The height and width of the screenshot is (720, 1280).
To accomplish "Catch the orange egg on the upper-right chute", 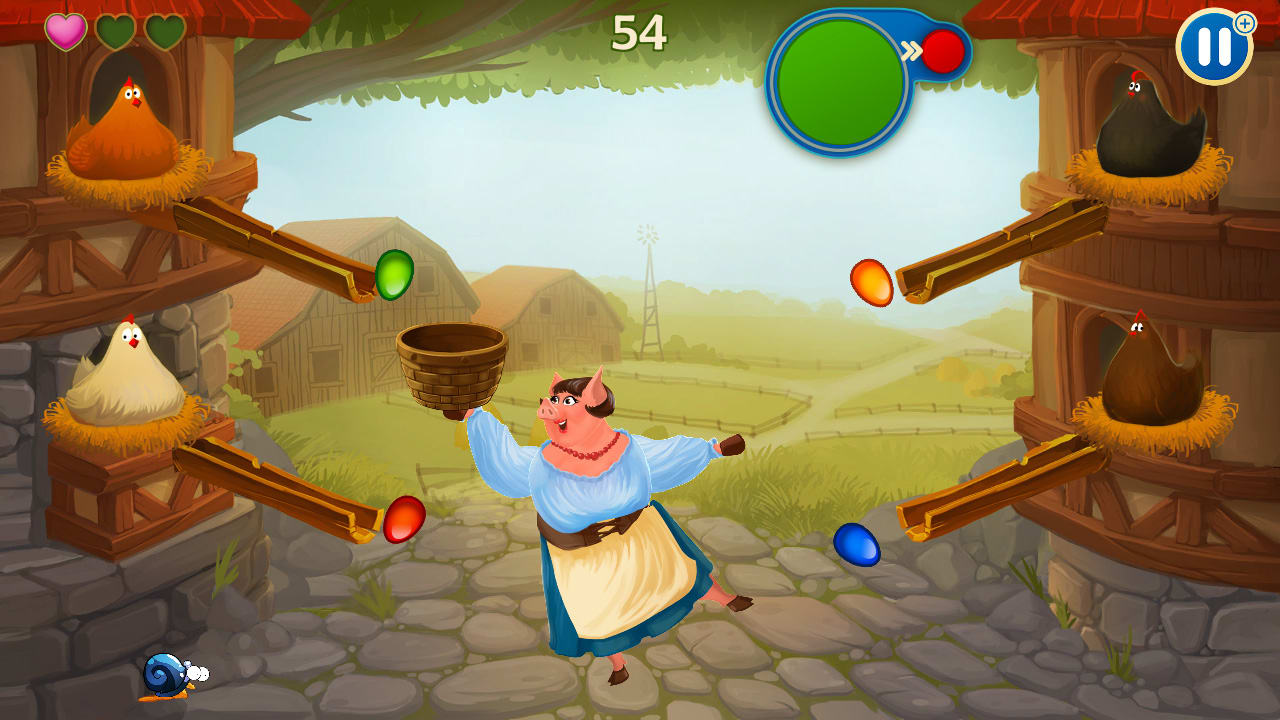I will tap(873, 283).
